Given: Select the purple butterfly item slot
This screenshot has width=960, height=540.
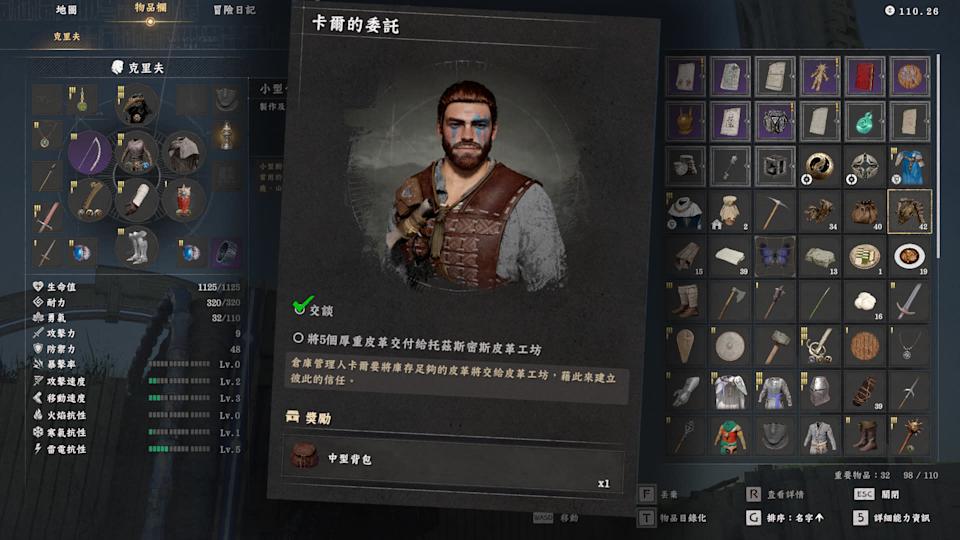Looking at the screenshot, I should click(x=774, y=256).
